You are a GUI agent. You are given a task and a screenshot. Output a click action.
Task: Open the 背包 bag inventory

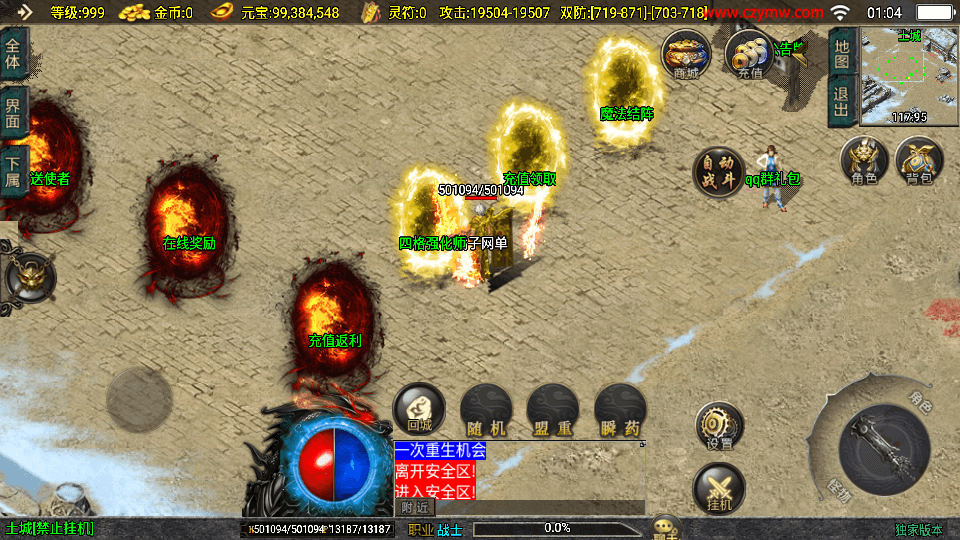coord(918,161)
